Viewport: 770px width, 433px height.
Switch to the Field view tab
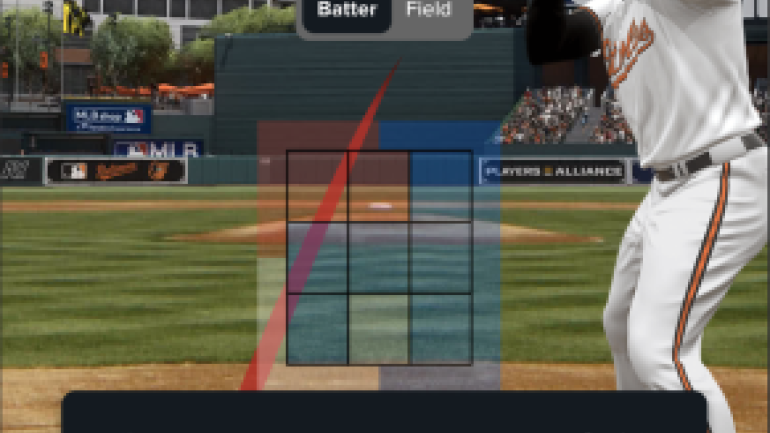pos(427,12)
